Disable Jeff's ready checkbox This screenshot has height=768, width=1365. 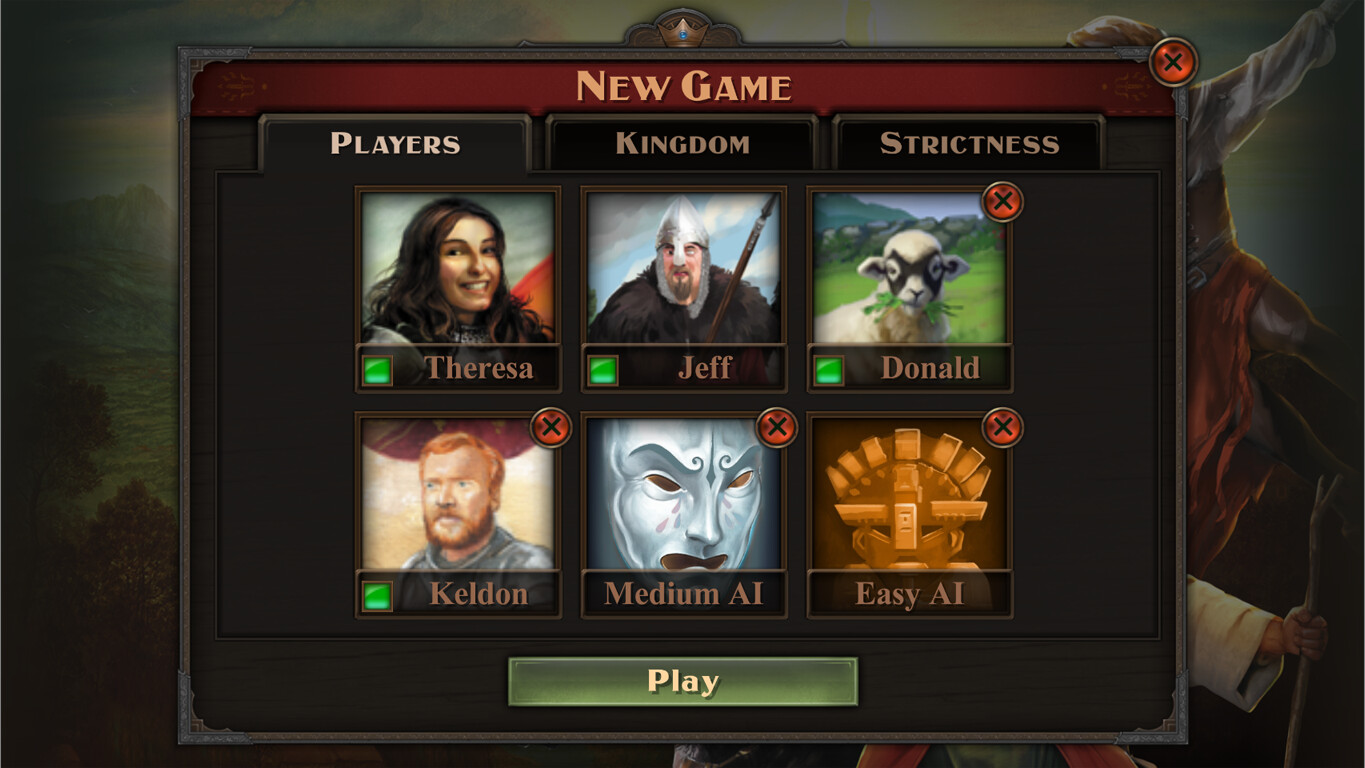click(603, 368)
